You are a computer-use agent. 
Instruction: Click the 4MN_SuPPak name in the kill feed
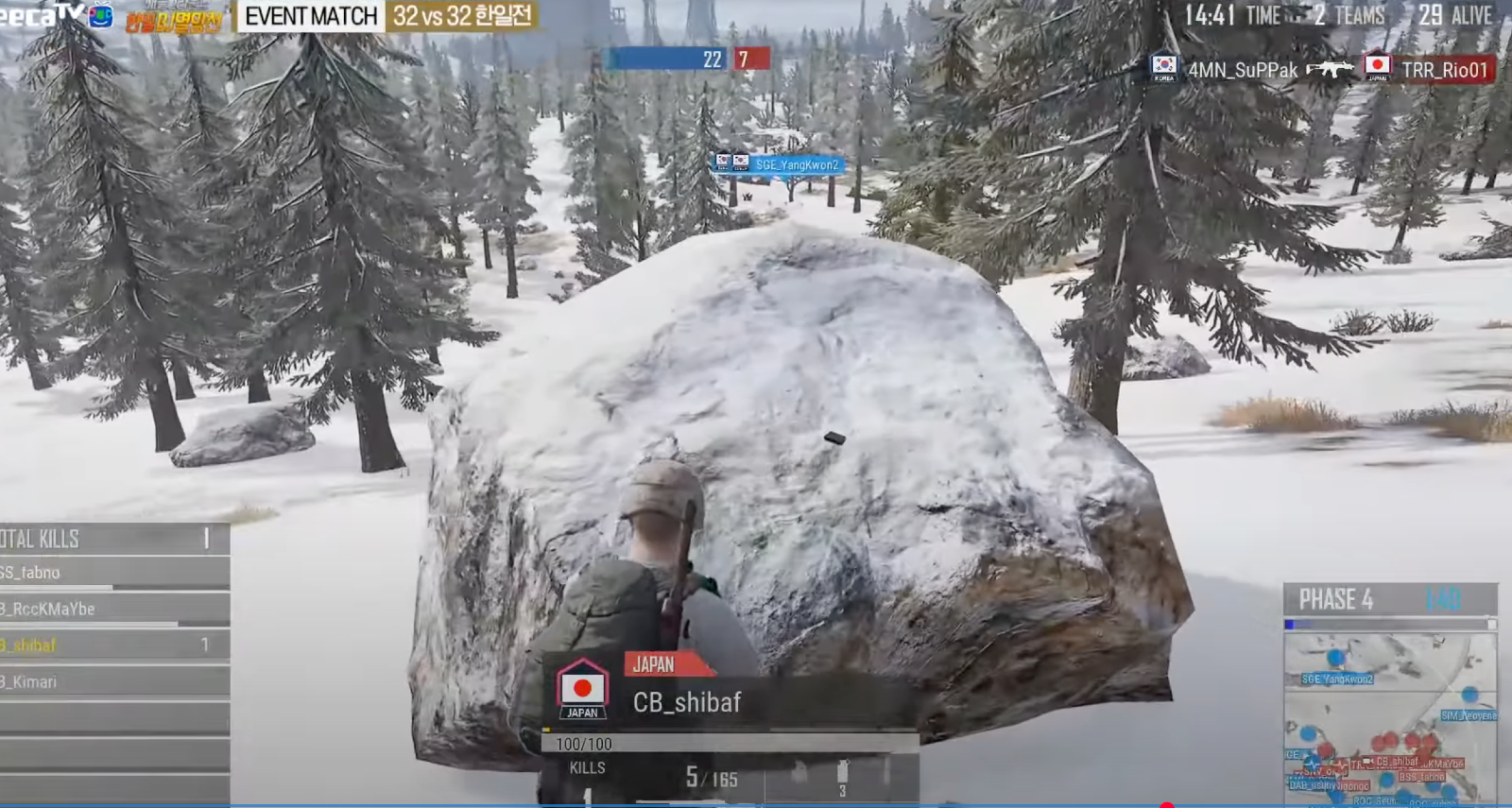tap(1242, 70)
